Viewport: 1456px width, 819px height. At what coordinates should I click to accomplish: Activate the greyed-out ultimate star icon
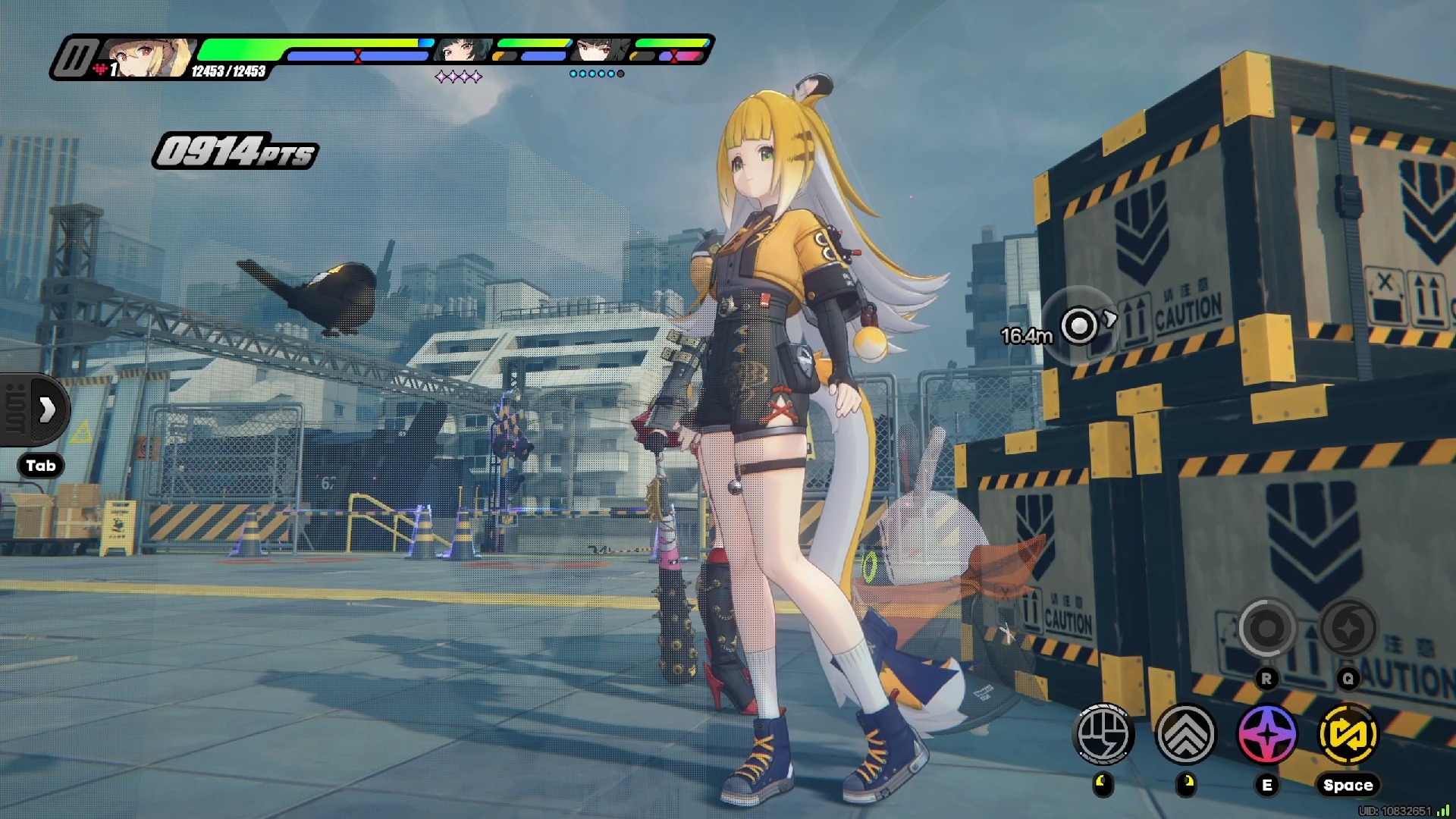pyautogui.click(x=1348, y=628)
